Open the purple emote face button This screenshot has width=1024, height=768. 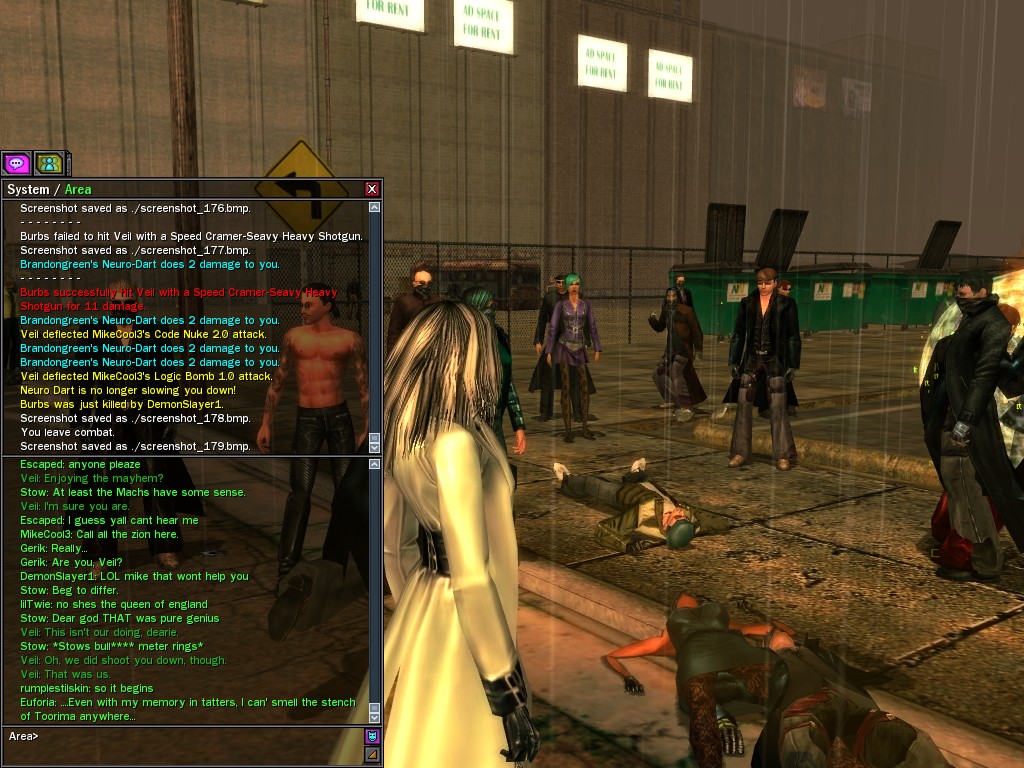click(372, 737)
